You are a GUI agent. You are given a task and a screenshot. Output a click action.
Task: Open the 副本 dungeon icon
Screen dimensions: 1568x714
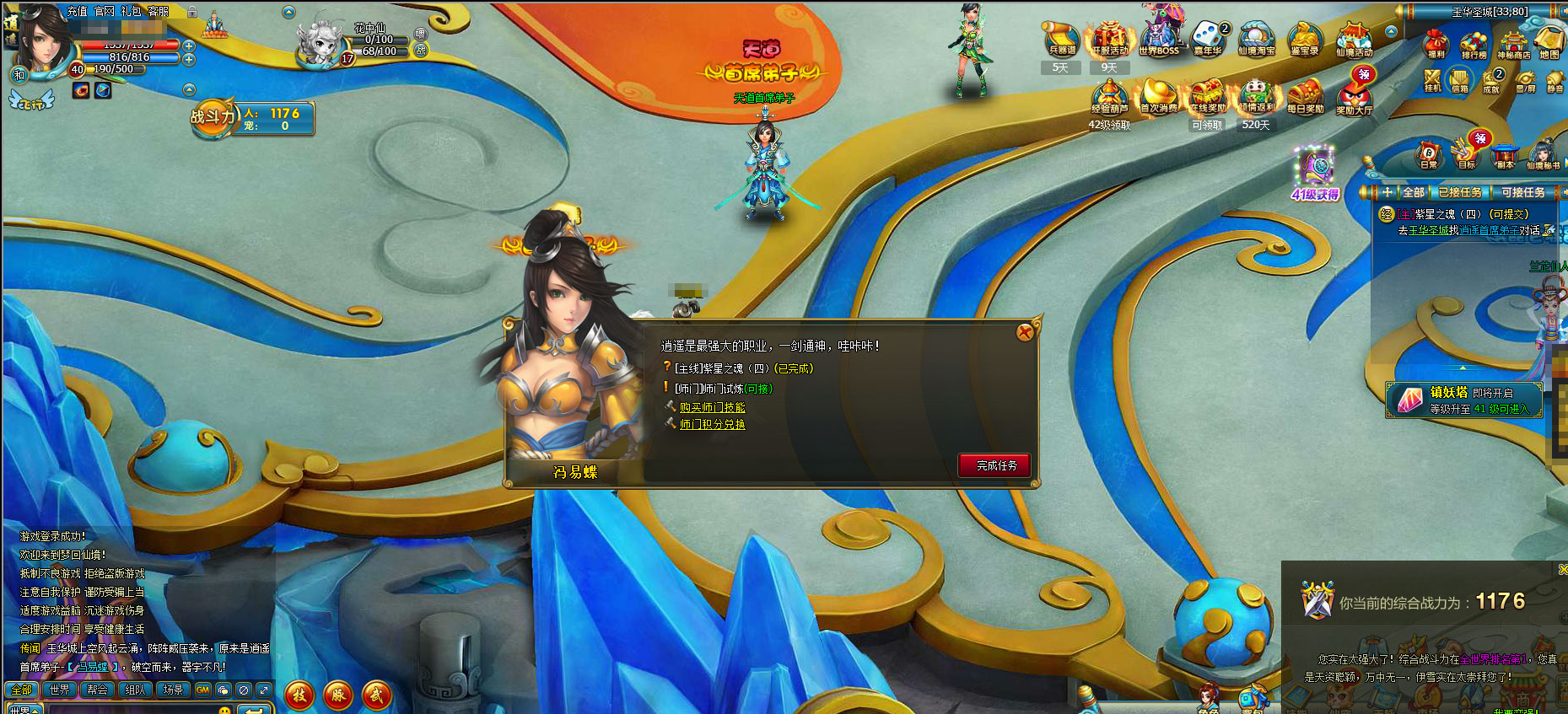tap(1506, 154)
